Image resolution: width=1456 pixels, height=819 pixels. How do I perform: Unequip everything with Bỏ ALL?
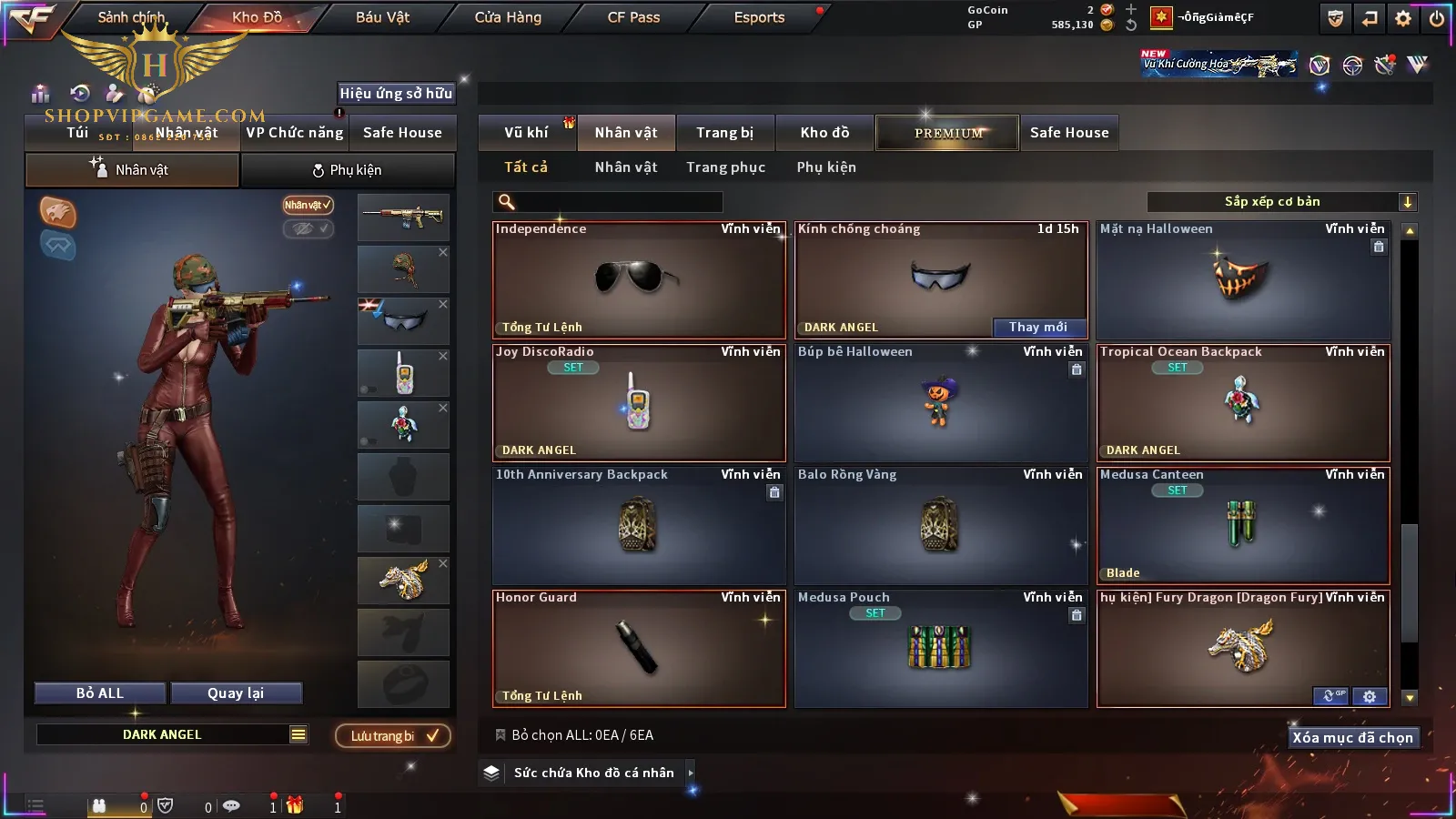point(100,693)
